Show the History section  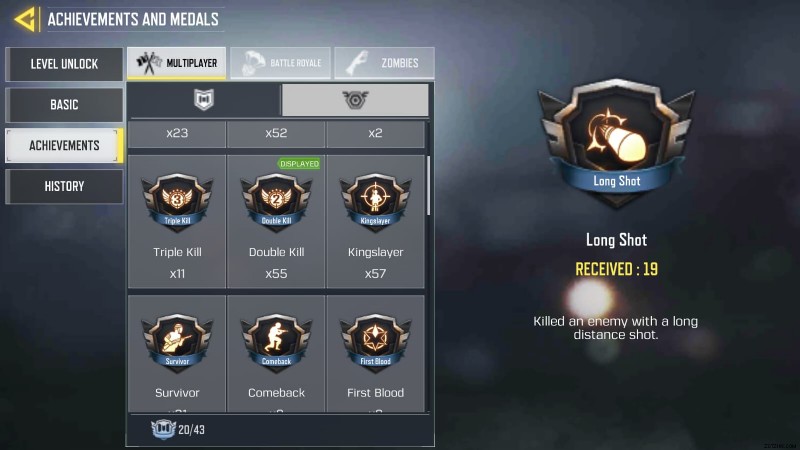[64, 186]
